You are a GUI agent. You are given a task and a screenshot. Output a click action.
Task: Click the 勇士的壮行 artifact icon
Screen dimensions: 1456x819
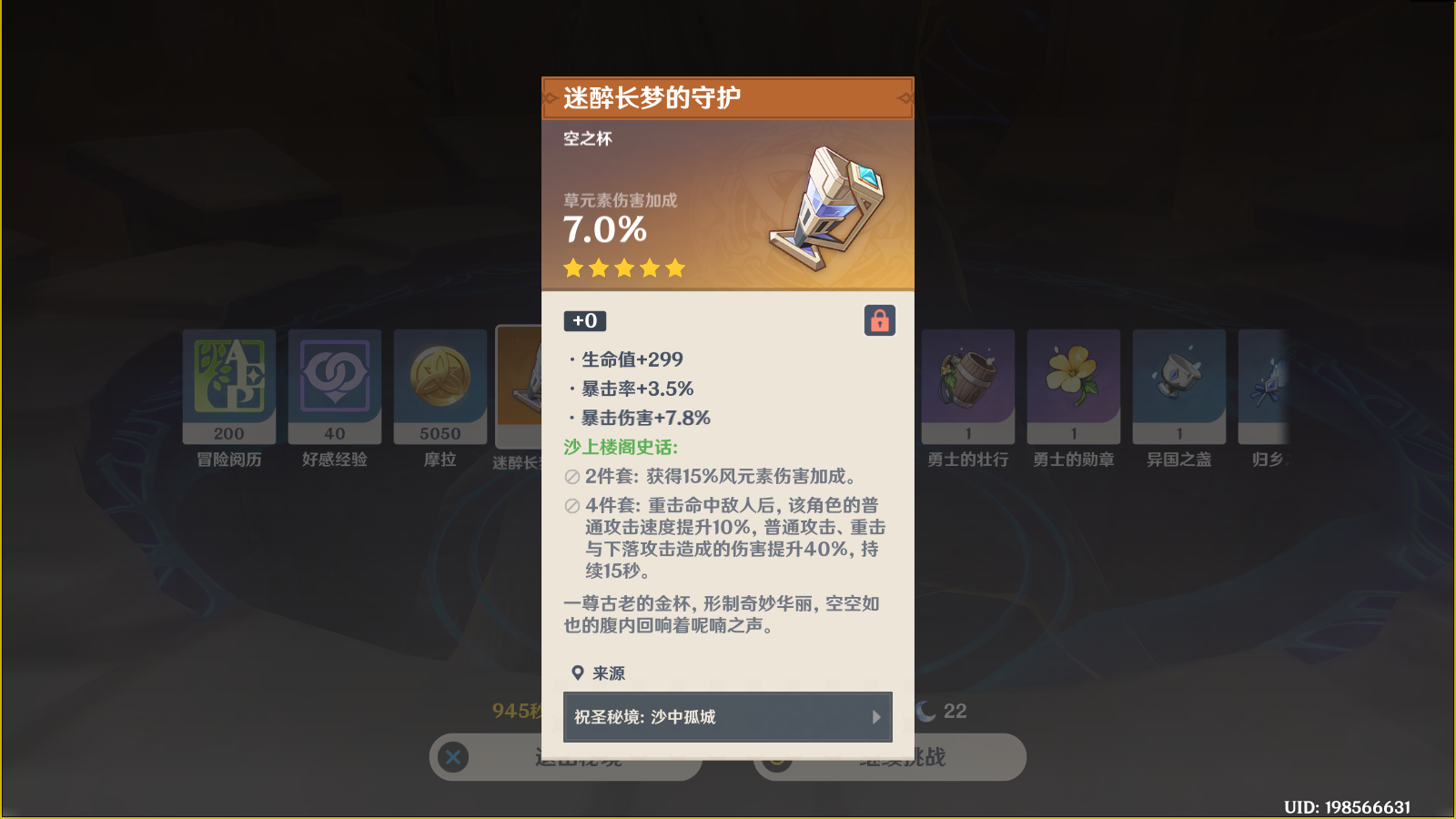pyautogui.click(x=967, y=382)
